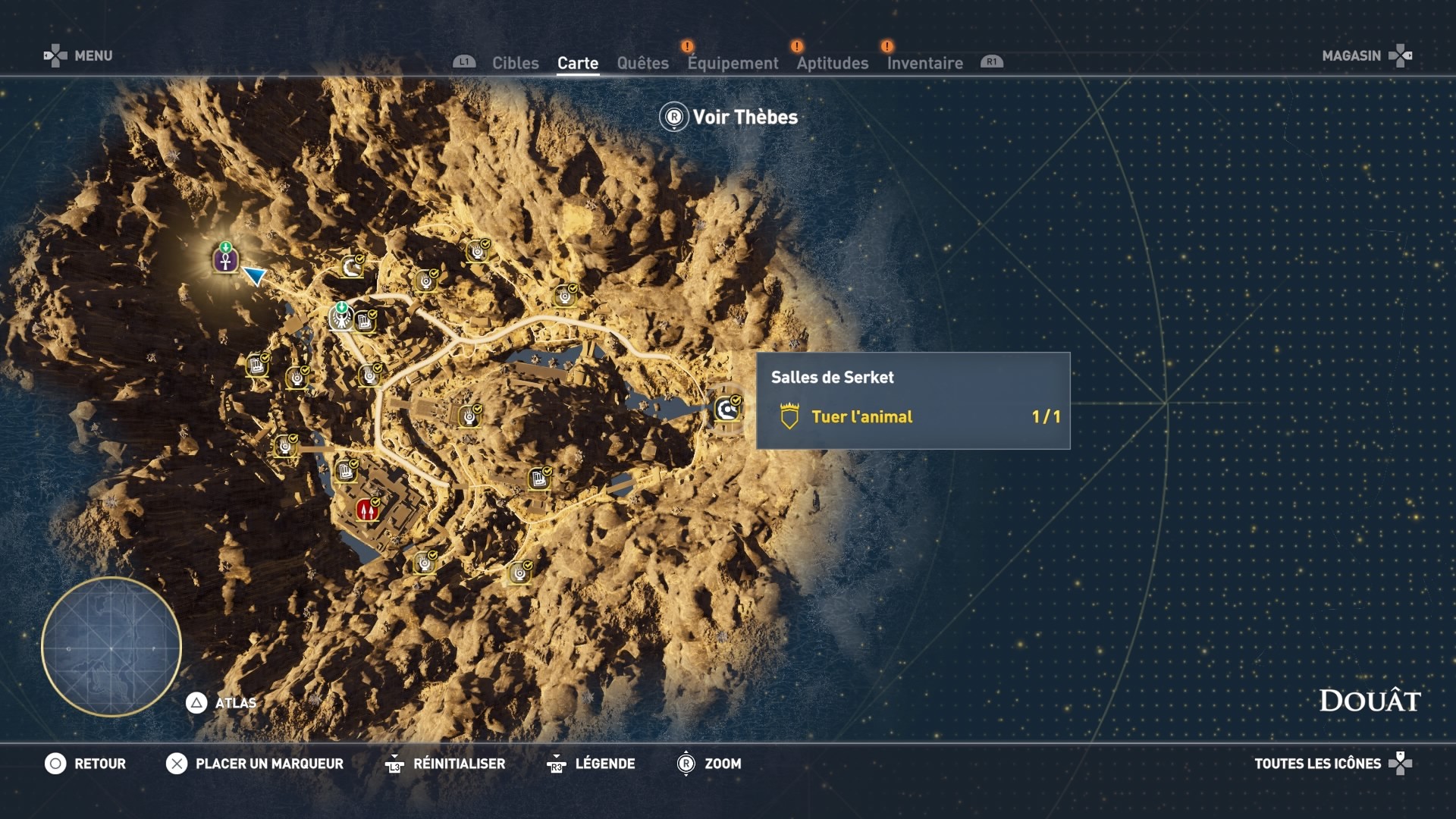1456x819 pixels.
Task: Select the Salles de Serket location marker
Action: [727, 409]
